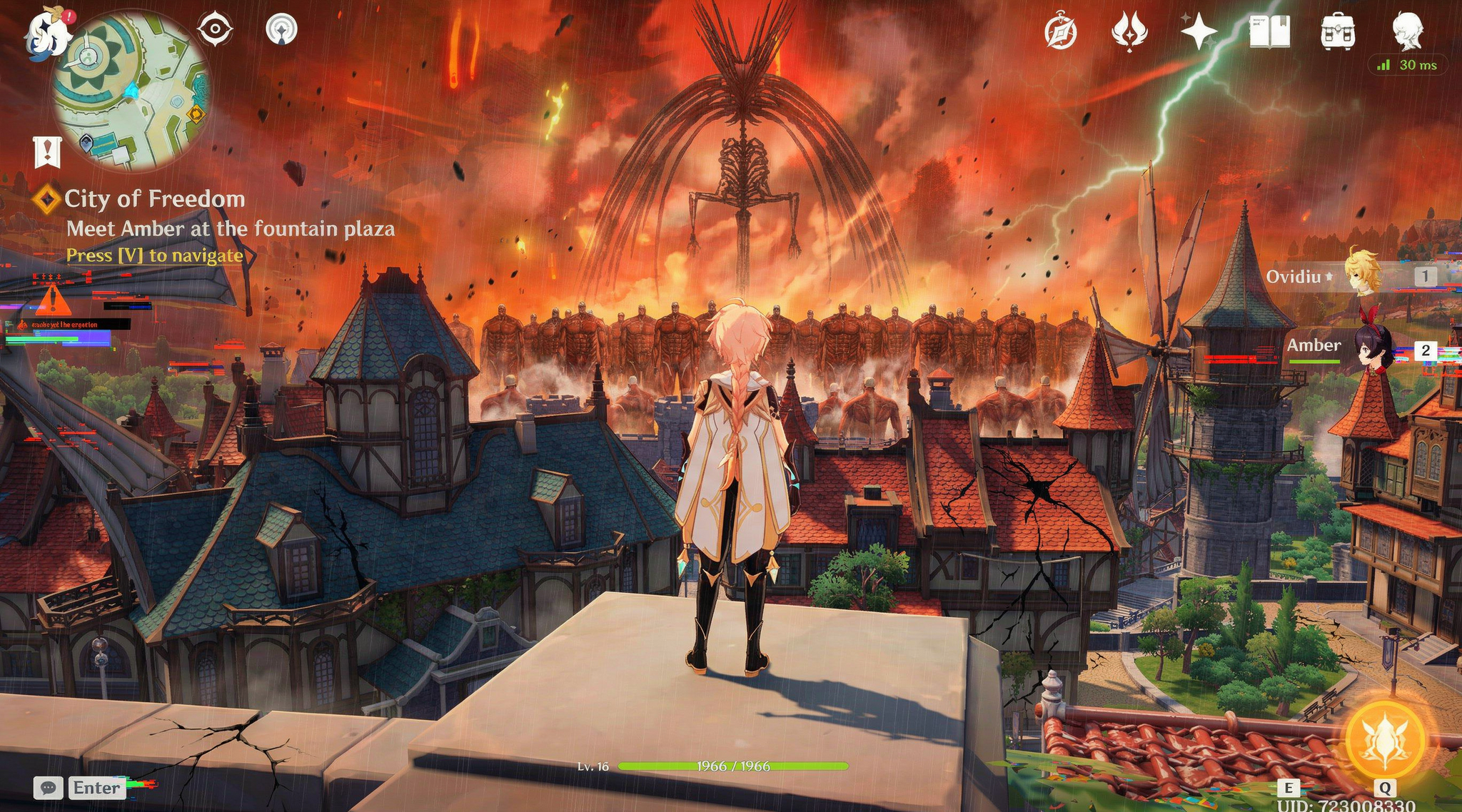This screenshot has width=1462, height=812.
Task: Open the character screen head icon
Action: pos(1408,32)
